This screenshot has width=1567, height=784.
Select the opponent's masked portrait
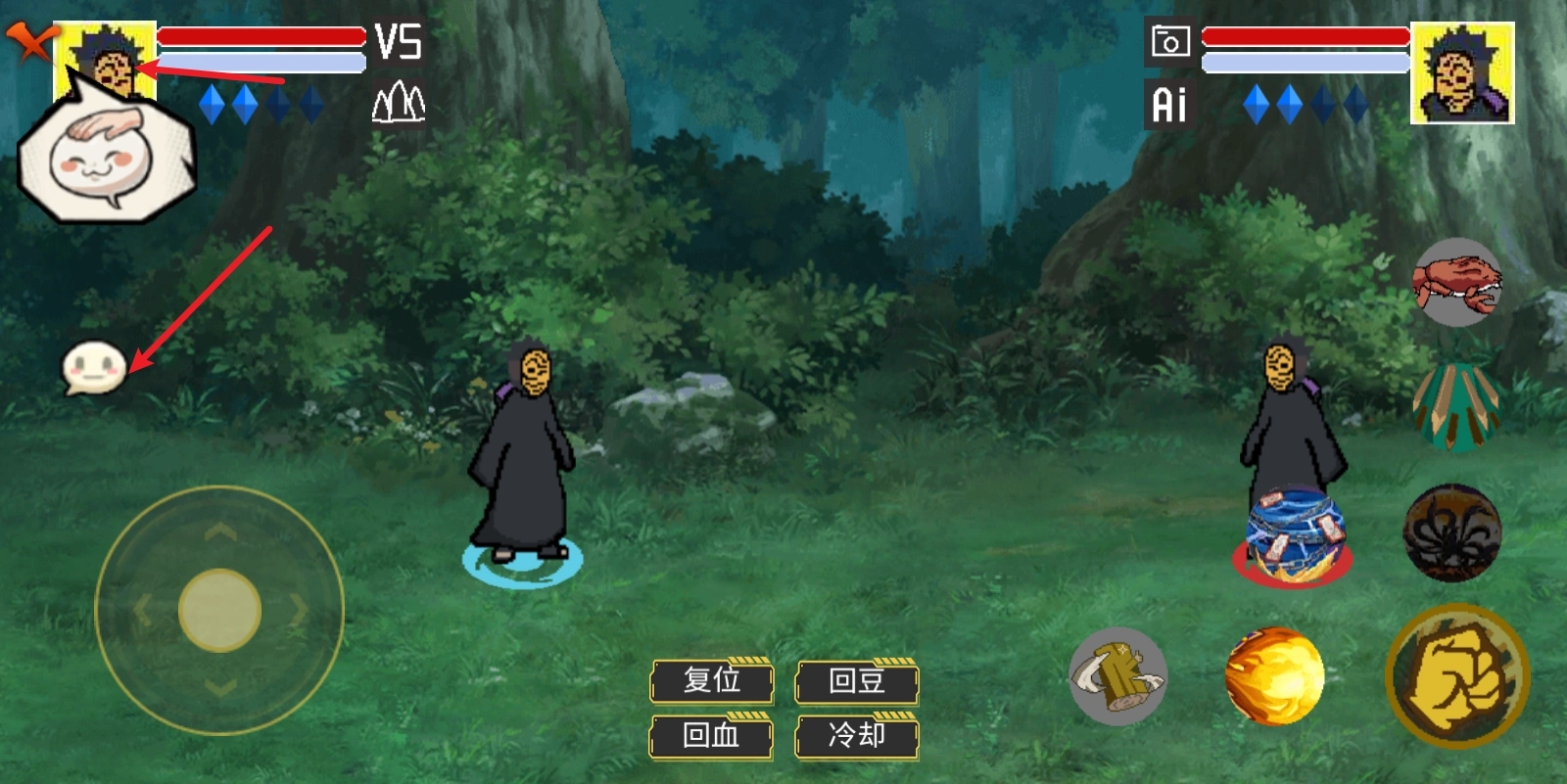1462,73
